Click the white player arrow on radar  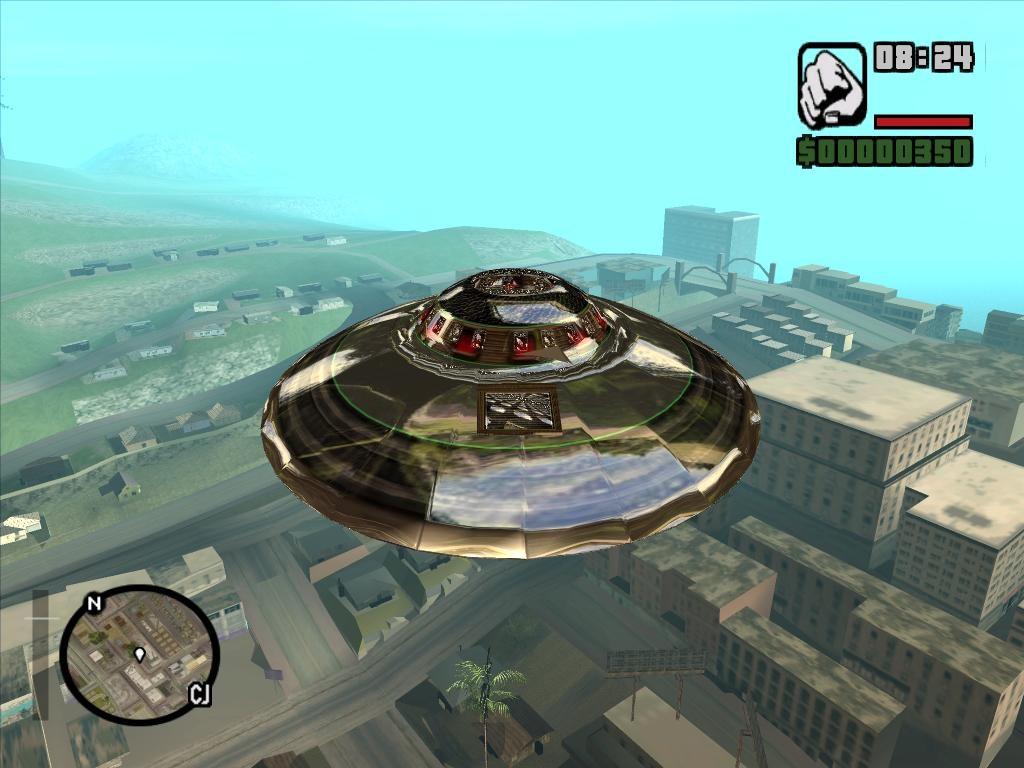coord(139,654)
